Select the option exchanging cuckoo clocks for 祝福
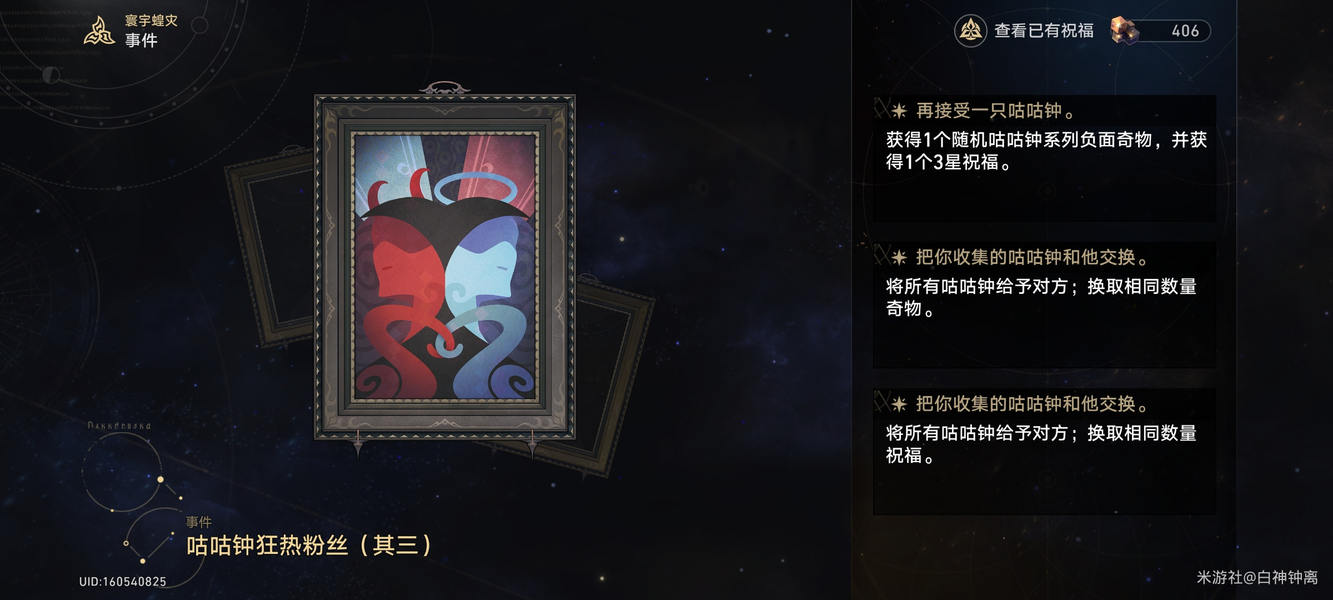Image resolution: width=1333 pixels, height=600 pixels. [1044, 451]
